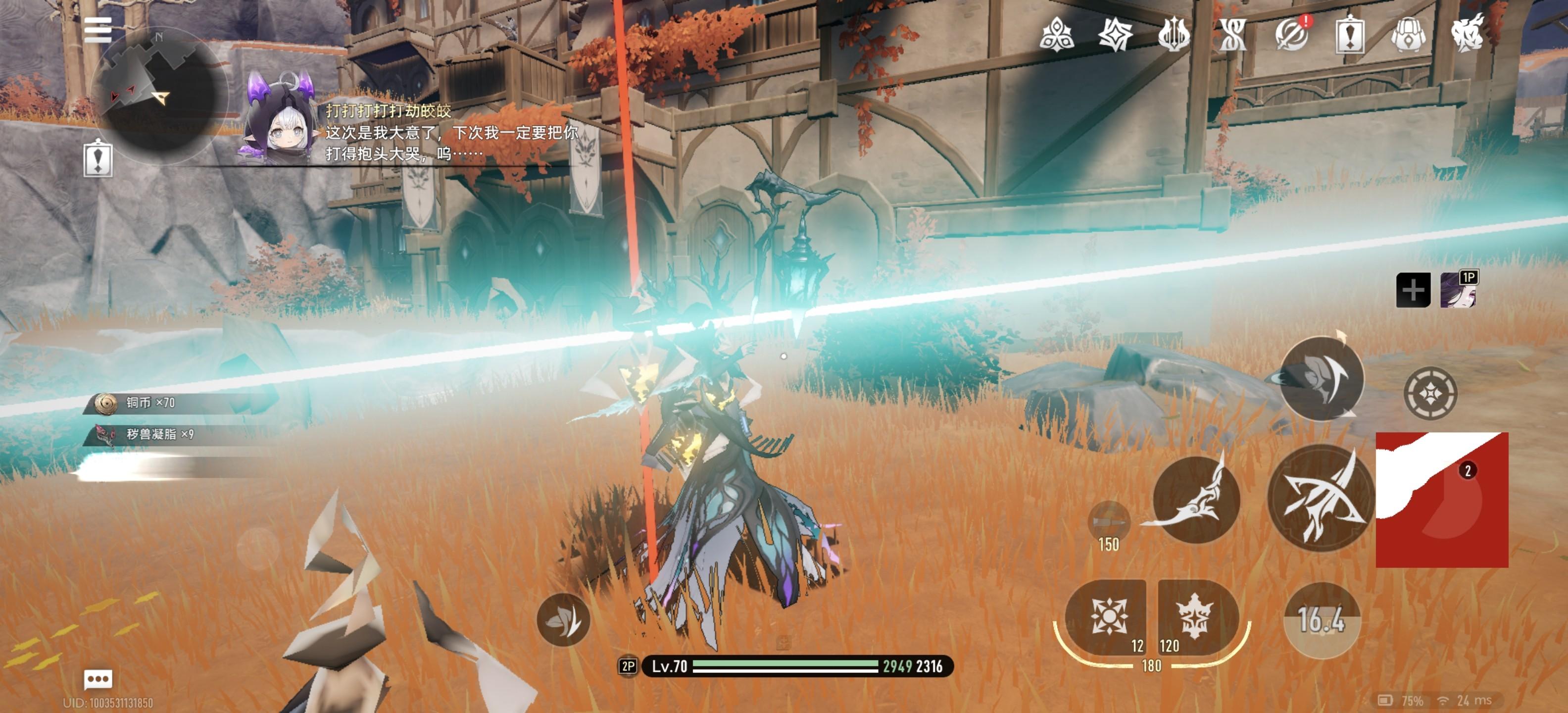Activate the helmet swap skill button
The width and height of the screenshot is (1568, 713).
1321,379
